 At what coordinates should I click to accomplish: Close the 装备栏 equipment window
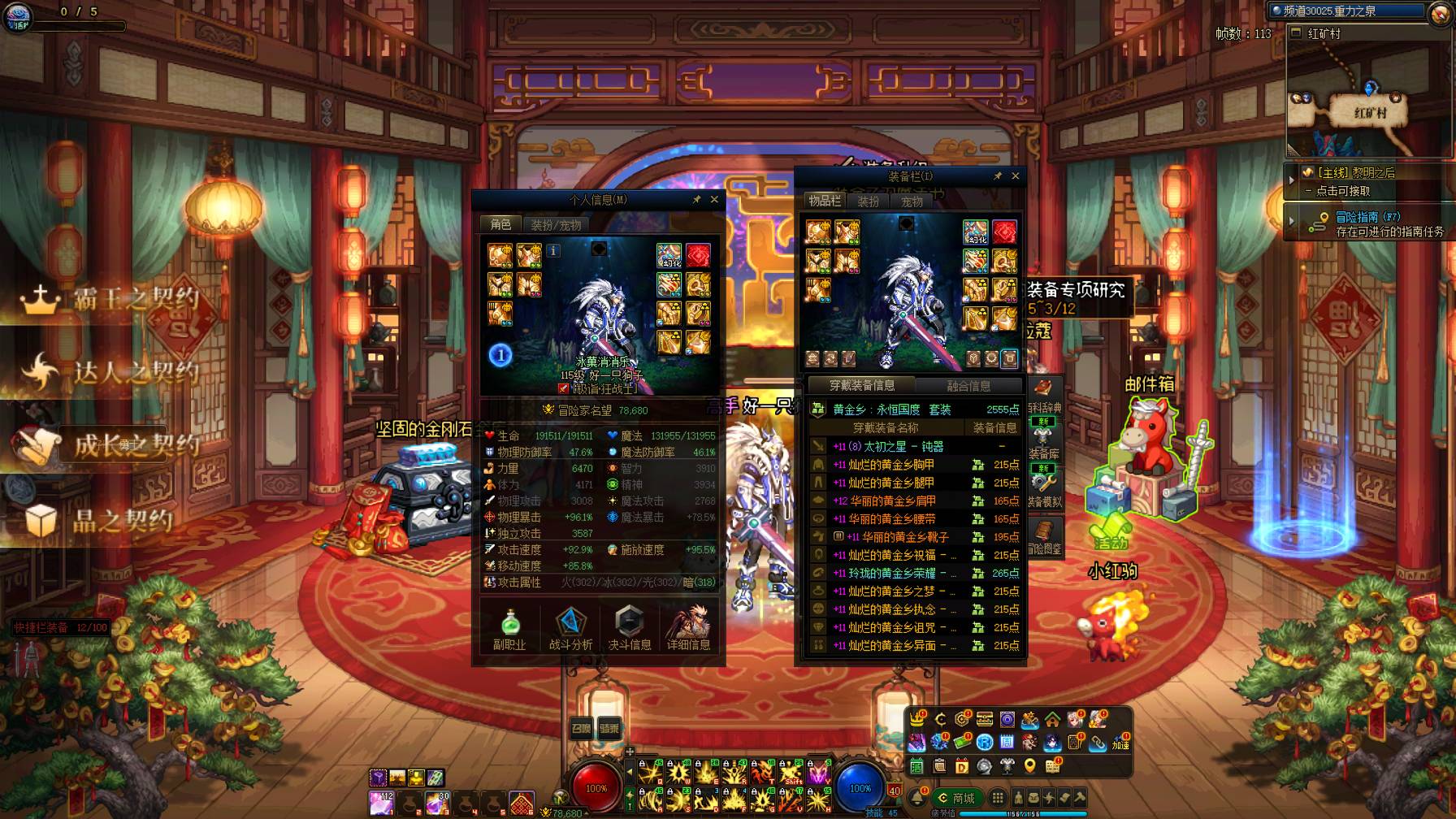pos(1015,175)
